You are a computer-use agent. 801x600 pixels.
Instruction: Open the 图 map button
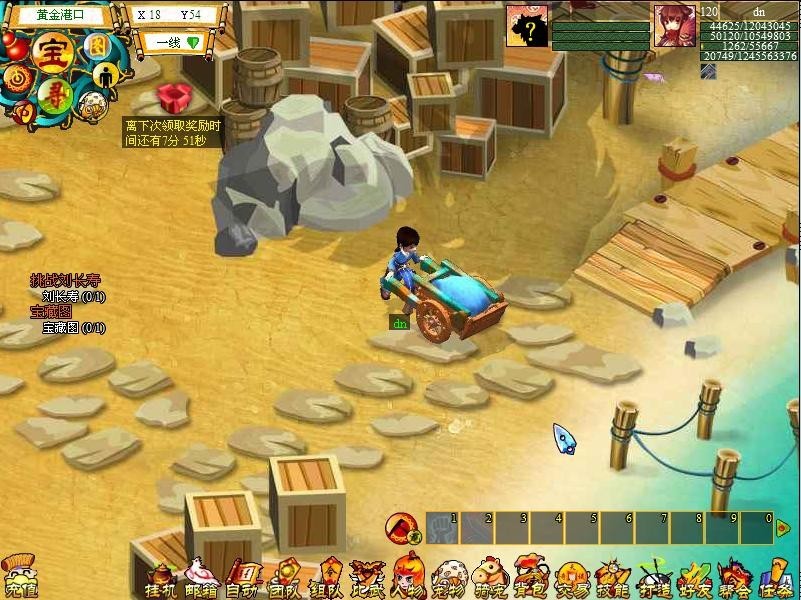97,45
